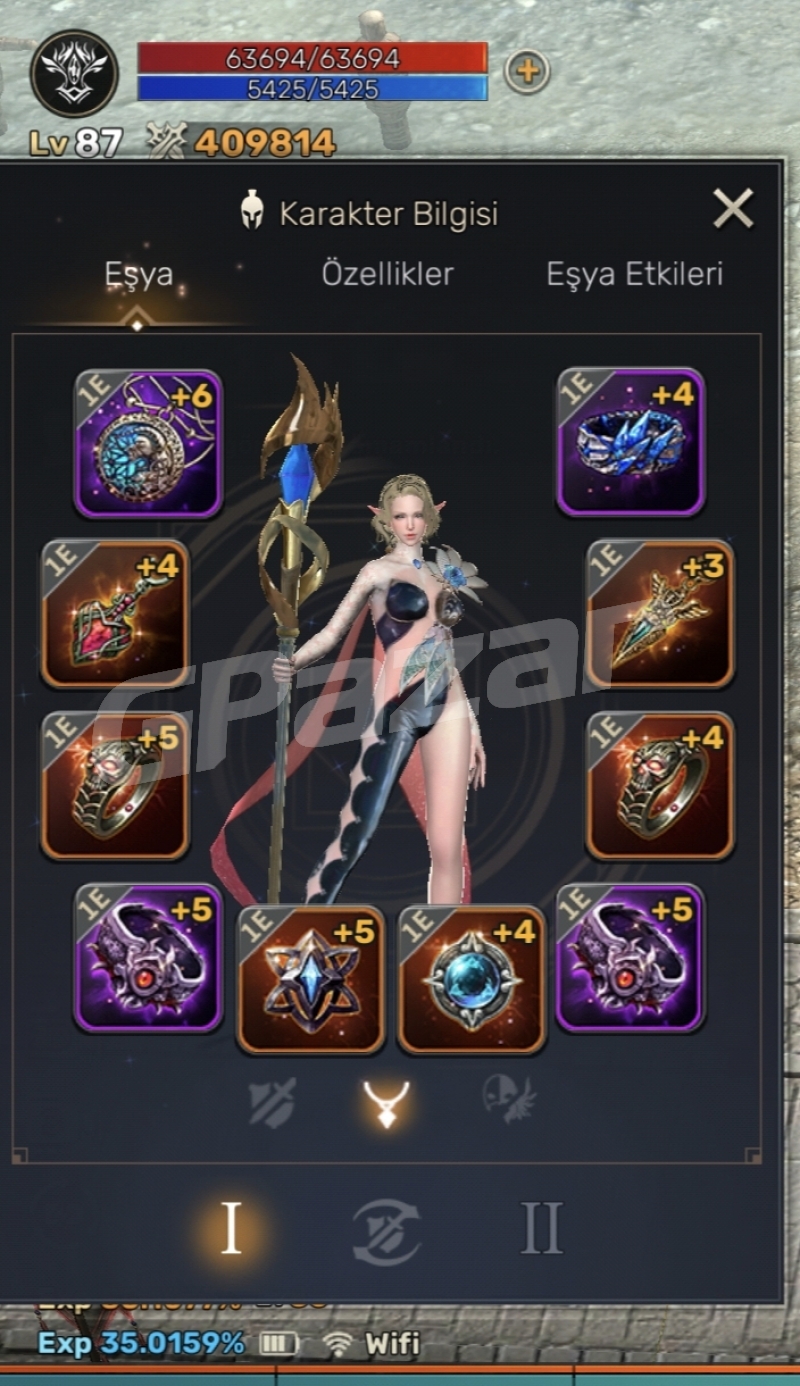Choose the +4 red gem earring slot

pos(115,613)
